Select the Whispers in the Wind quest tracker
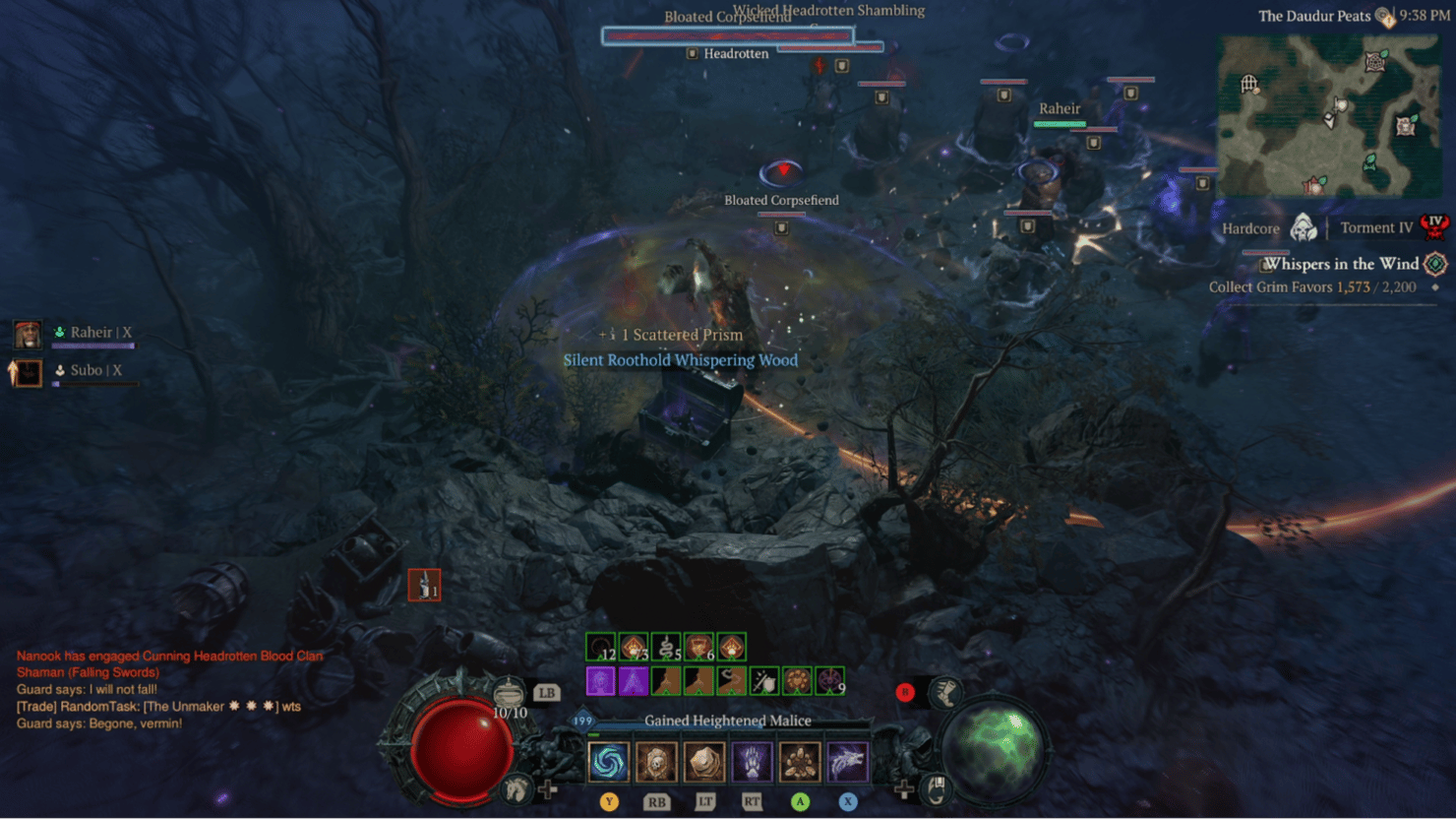 tap(1342, 264)
